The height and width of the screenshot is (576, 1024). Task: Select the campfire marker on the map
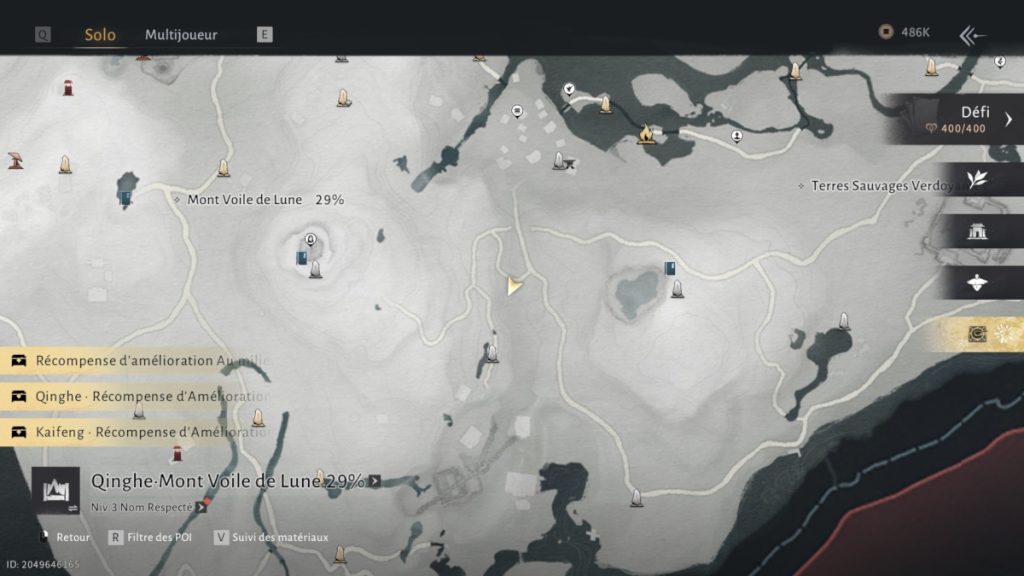(646, 132)
